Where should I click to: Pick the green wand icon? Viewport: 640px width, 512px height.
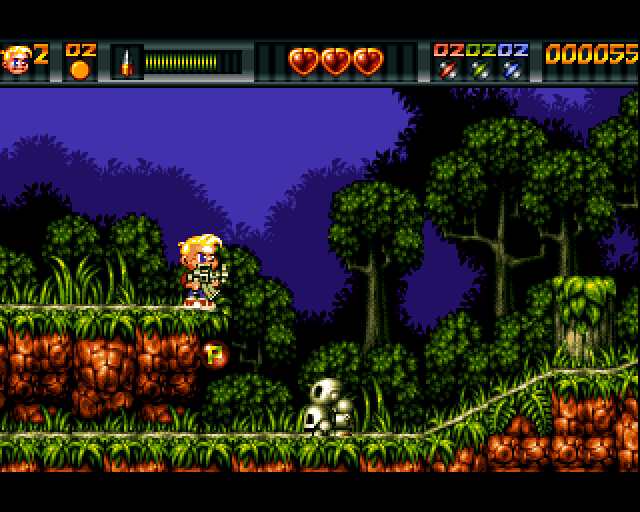point(480,70)
